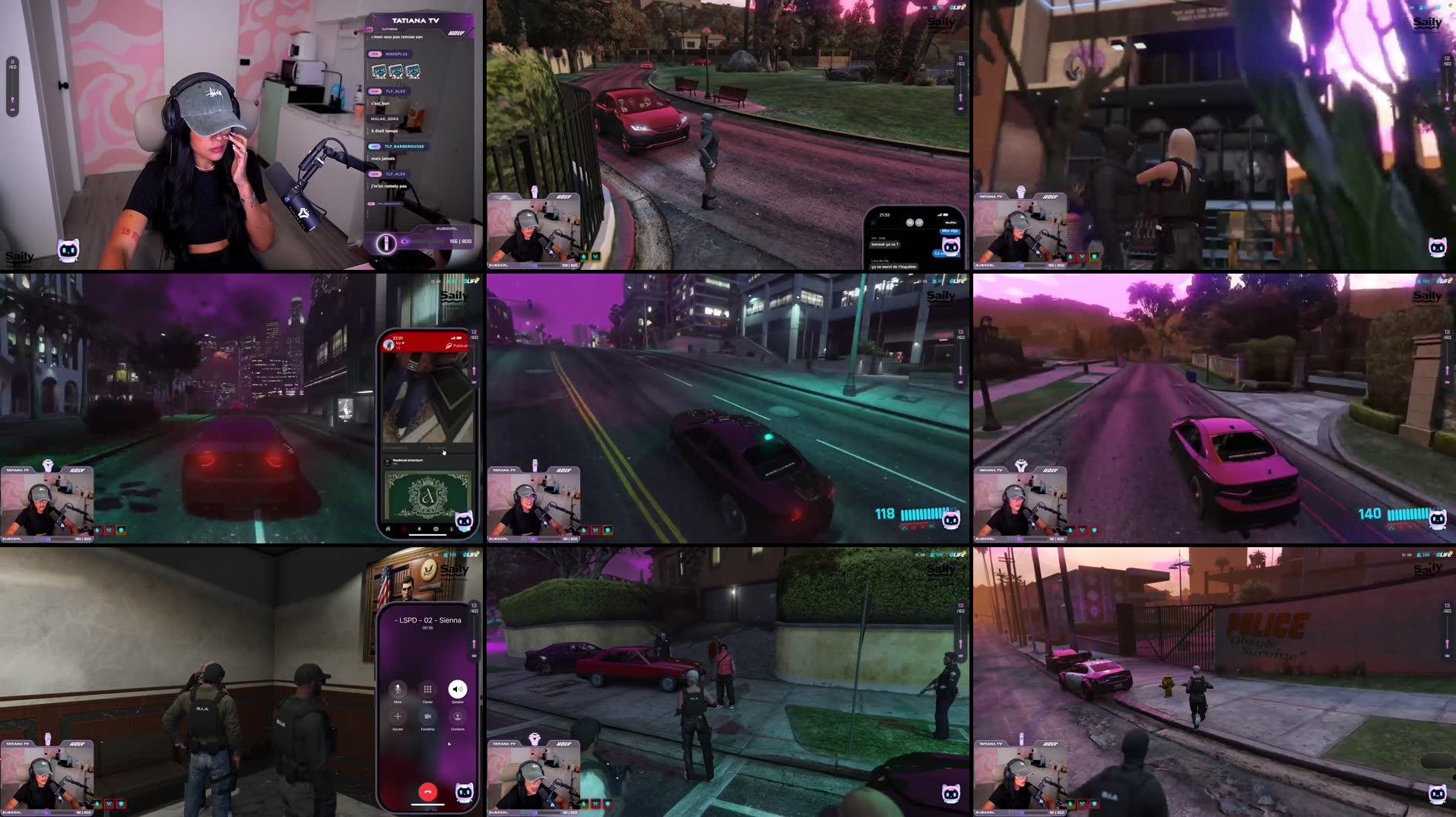Tap the Facetime icon during the LSPD call
Screen dimensions: 1456x817
428,717
